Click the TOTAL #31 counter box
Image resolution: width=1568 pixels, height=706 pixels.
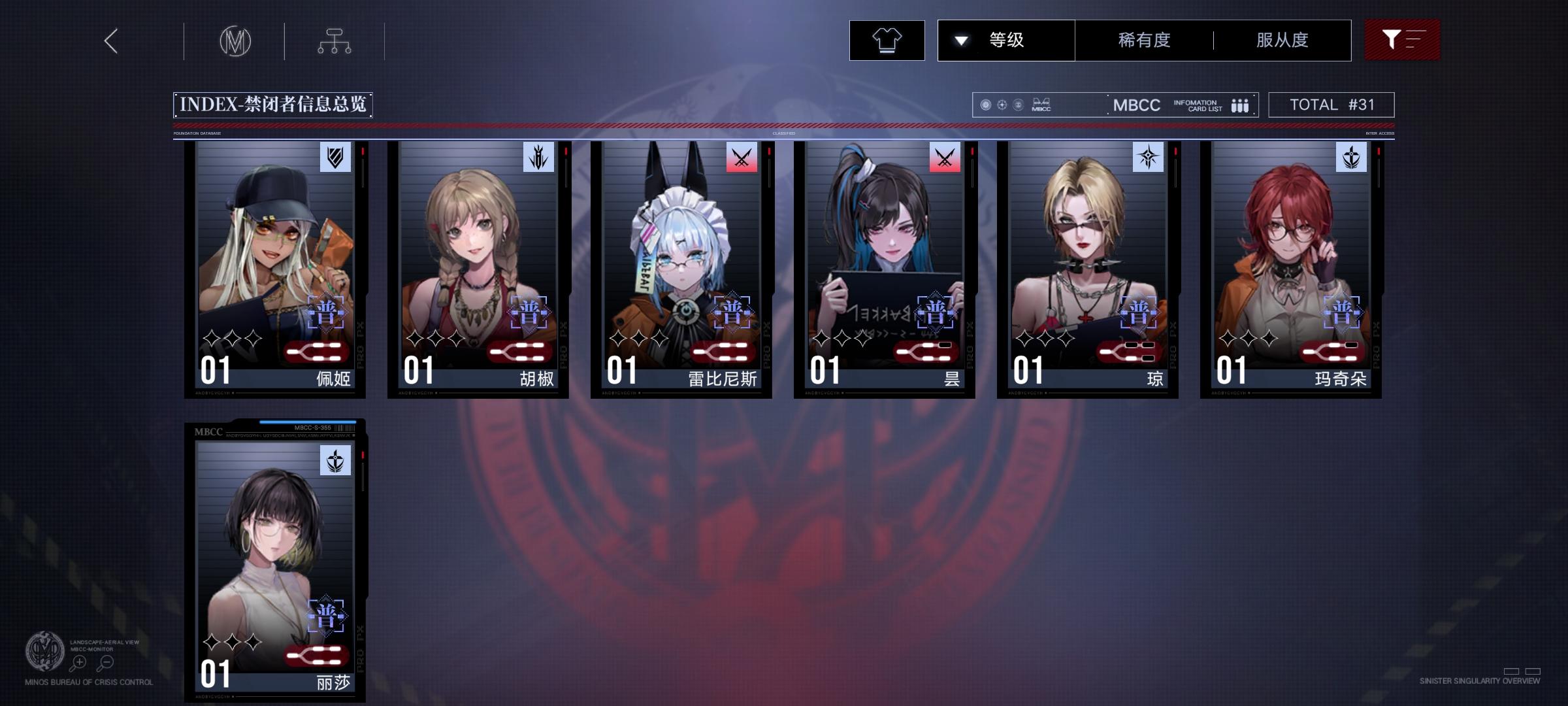point(1330,104)
